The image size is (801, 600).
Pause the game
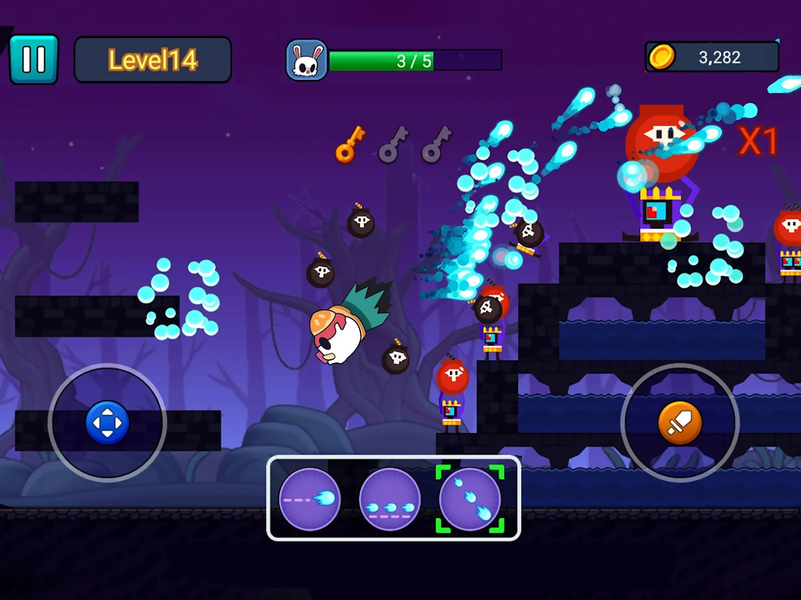click(34, 60)
